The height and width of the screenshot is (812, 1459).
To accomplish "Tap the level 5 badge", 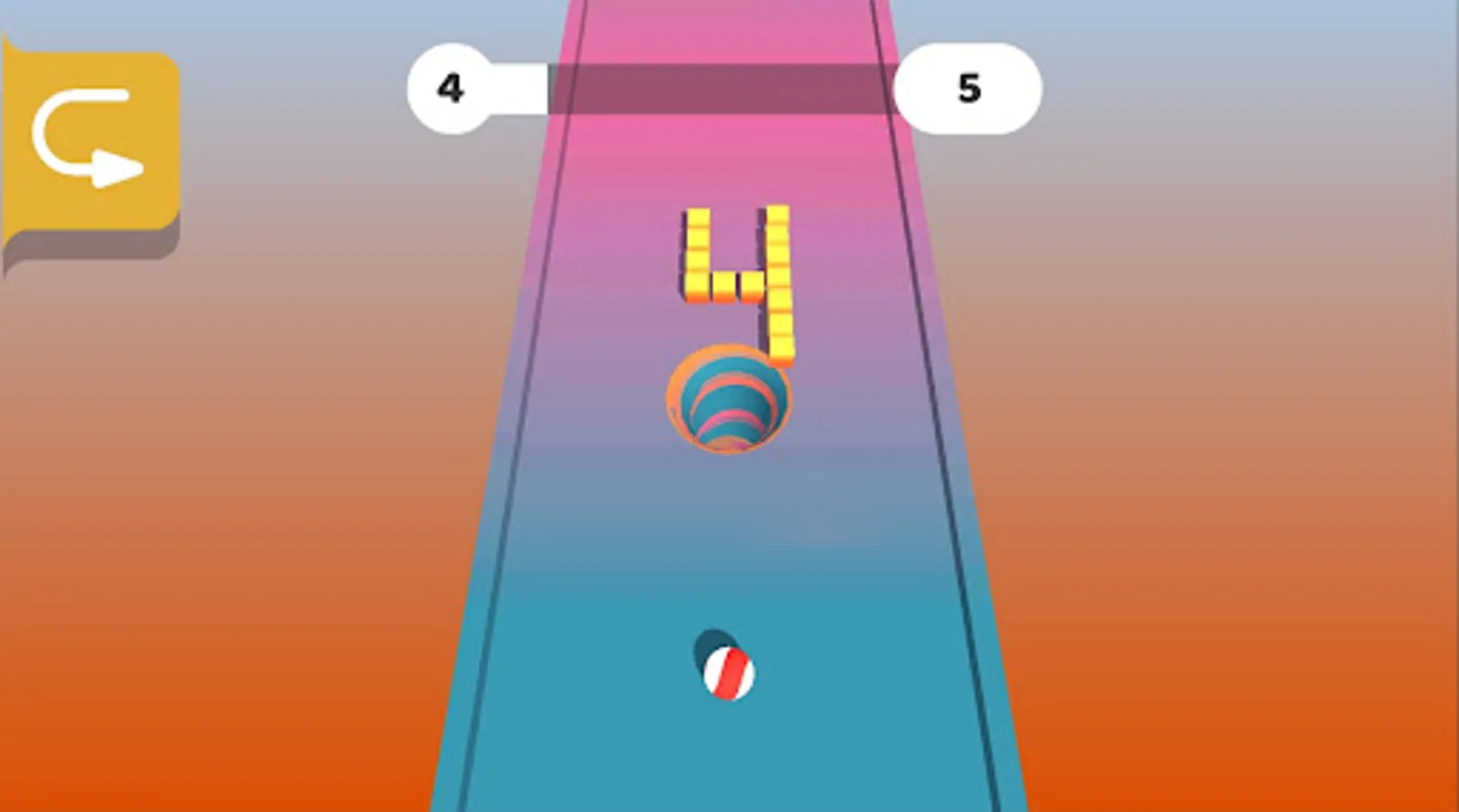I will [x=970, y=88].
